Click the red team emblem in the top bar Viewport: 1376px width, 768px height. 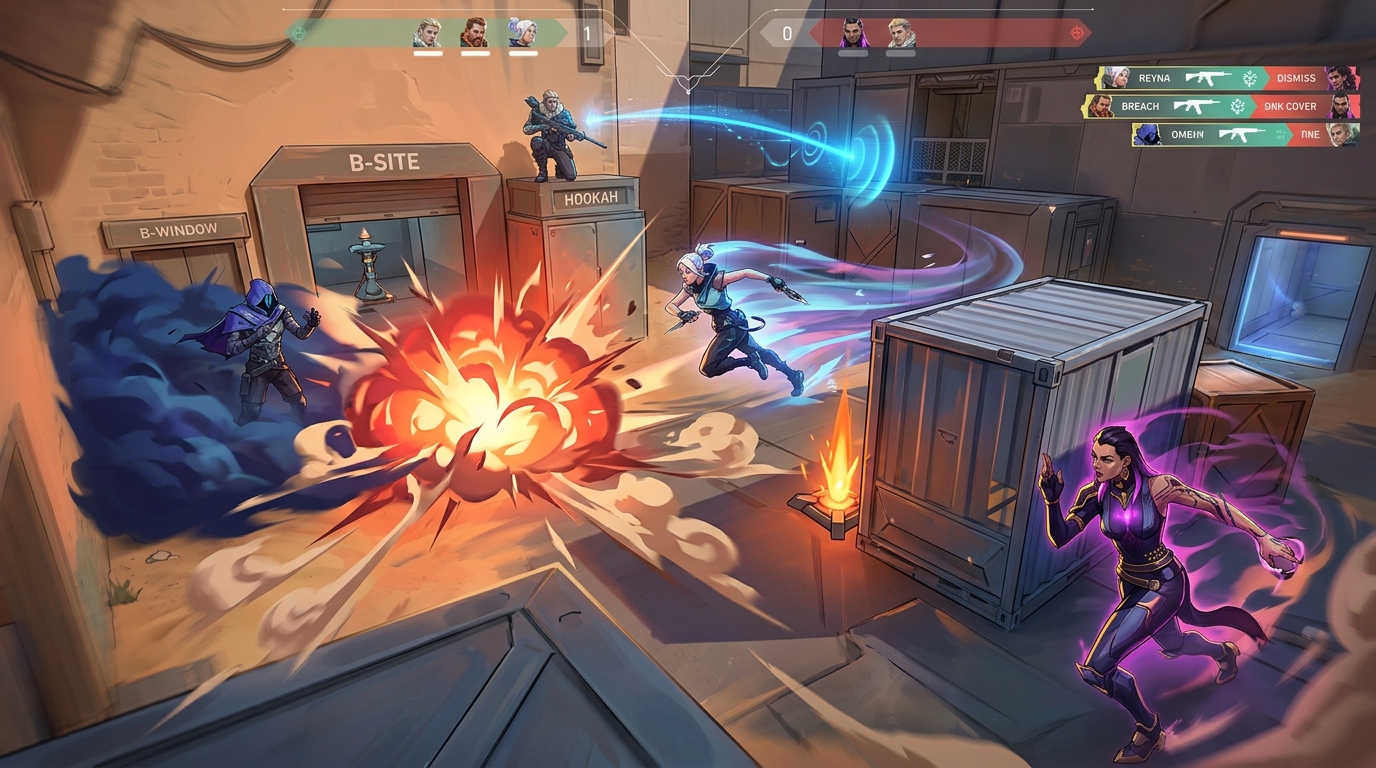1076,33
